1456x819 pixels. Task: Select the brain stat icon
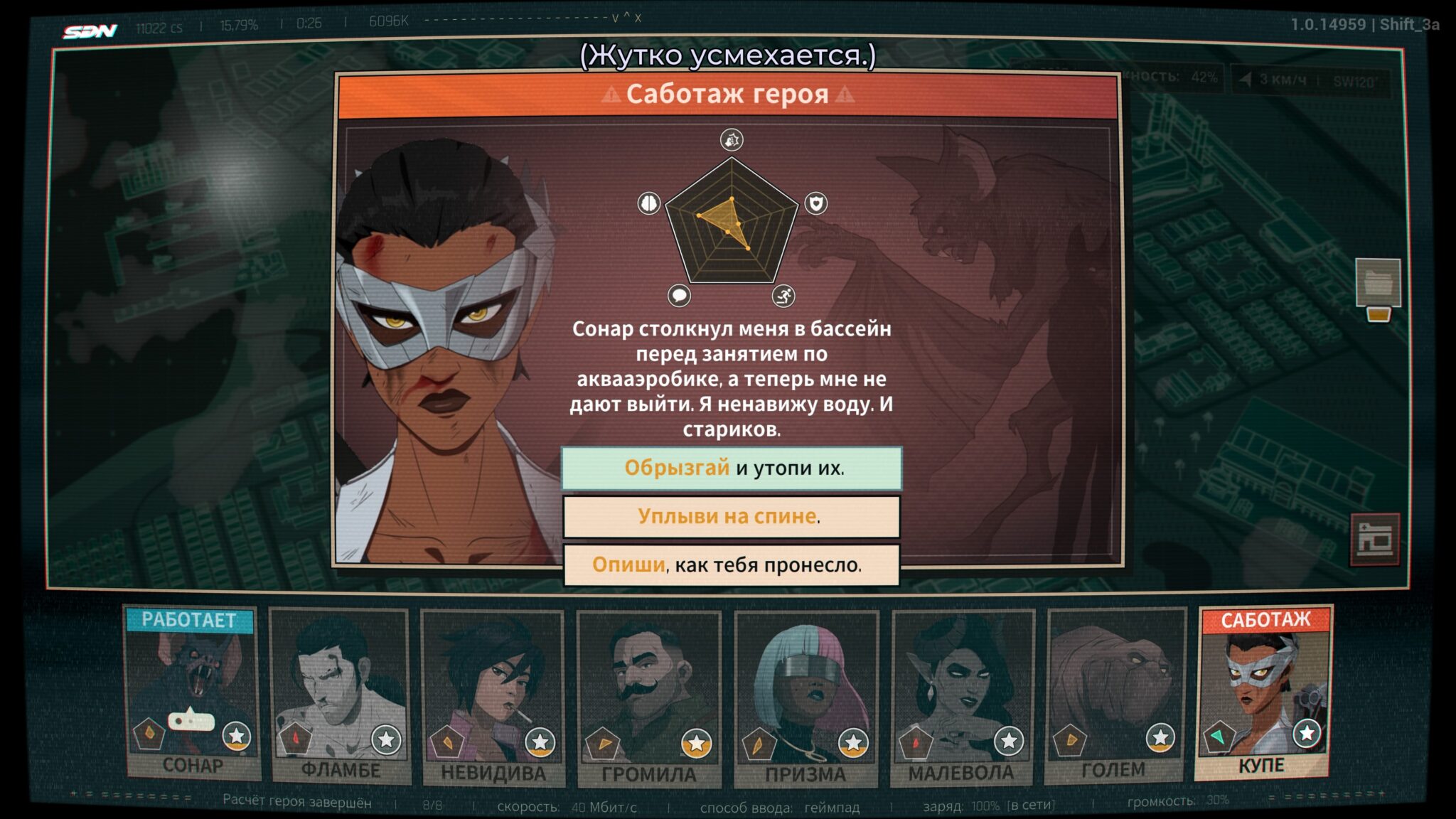click(649, 204)
